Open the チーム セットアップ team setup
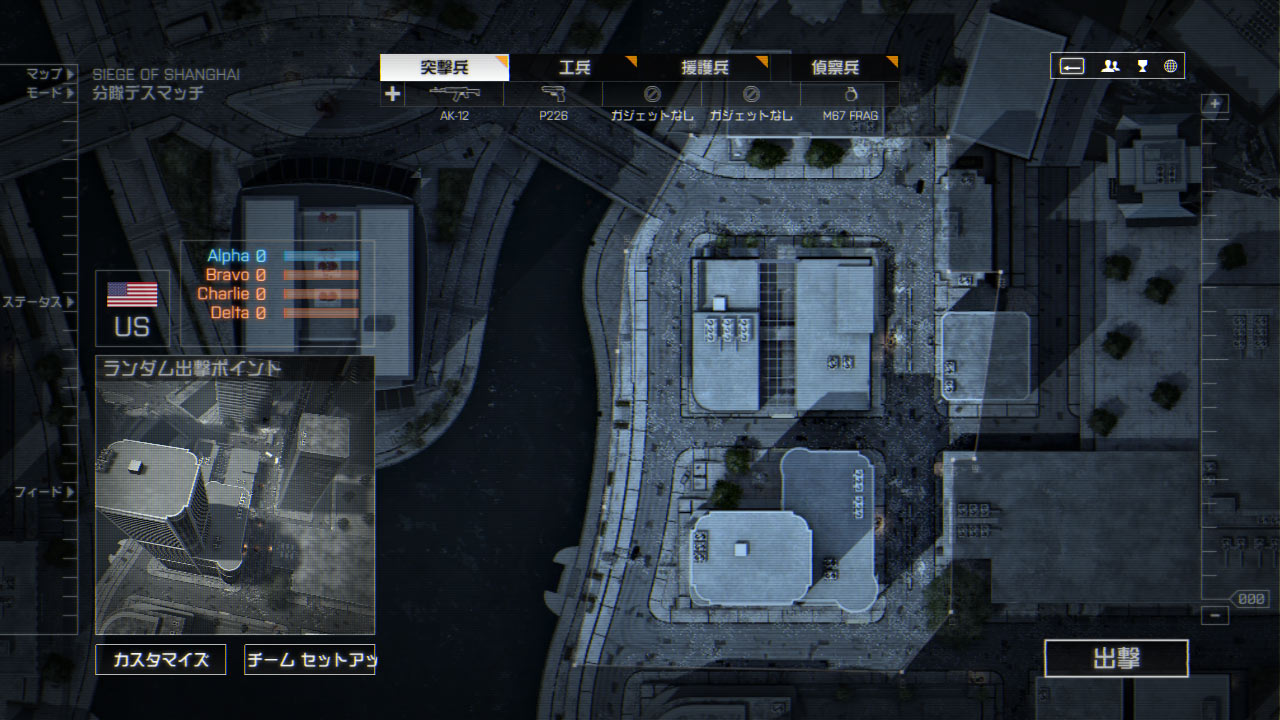Image resolution: width=1280 pixels, height=720 pixels. pos(309,660)
